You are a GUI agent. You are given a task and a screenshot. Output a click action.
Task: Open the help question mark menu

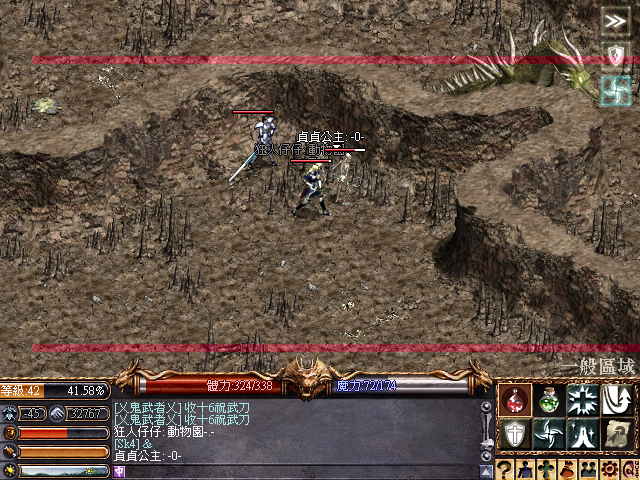[x=506, y=470]
